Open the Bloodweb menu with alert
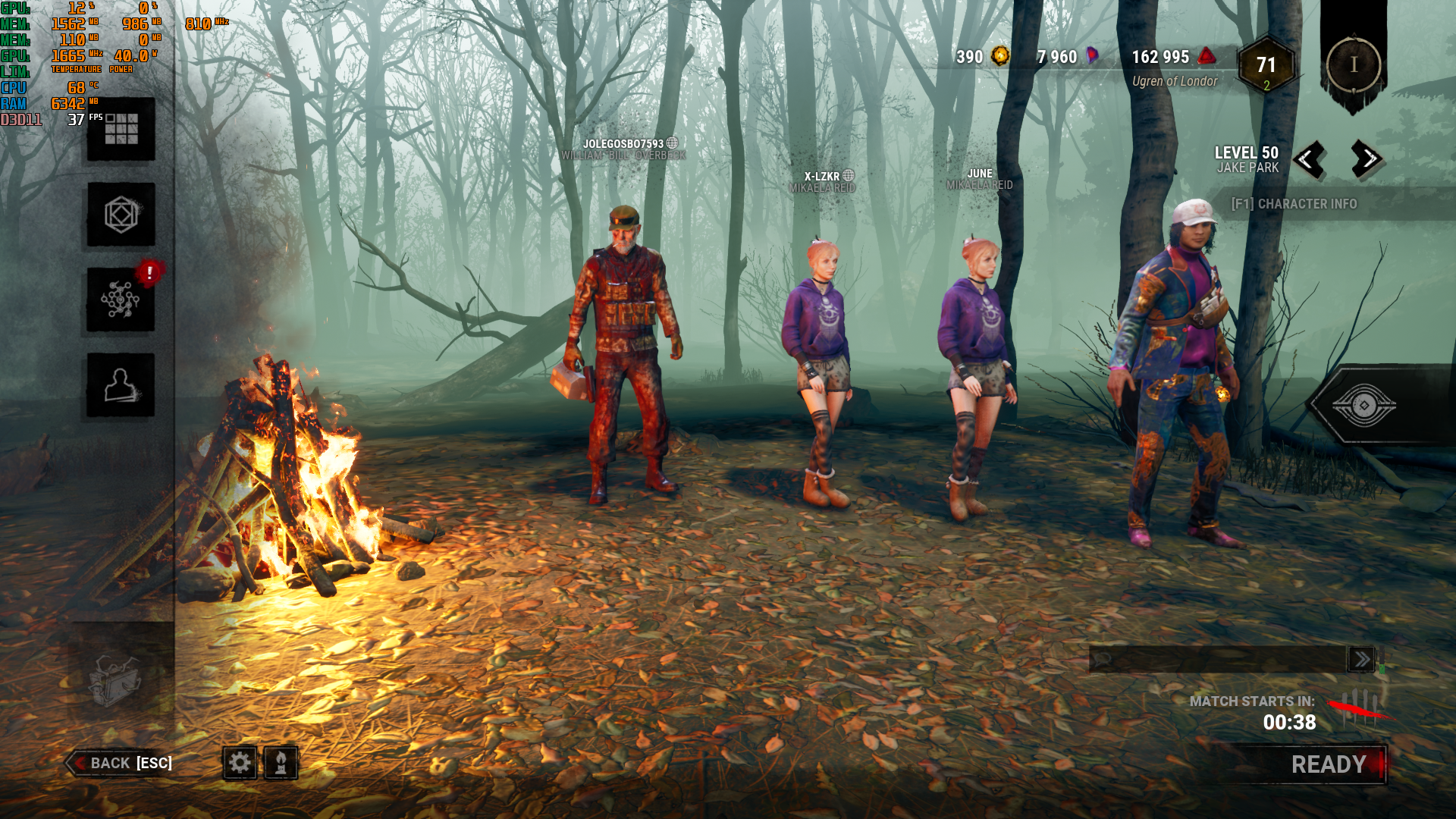1456x819 pixels. click(121, 300)
